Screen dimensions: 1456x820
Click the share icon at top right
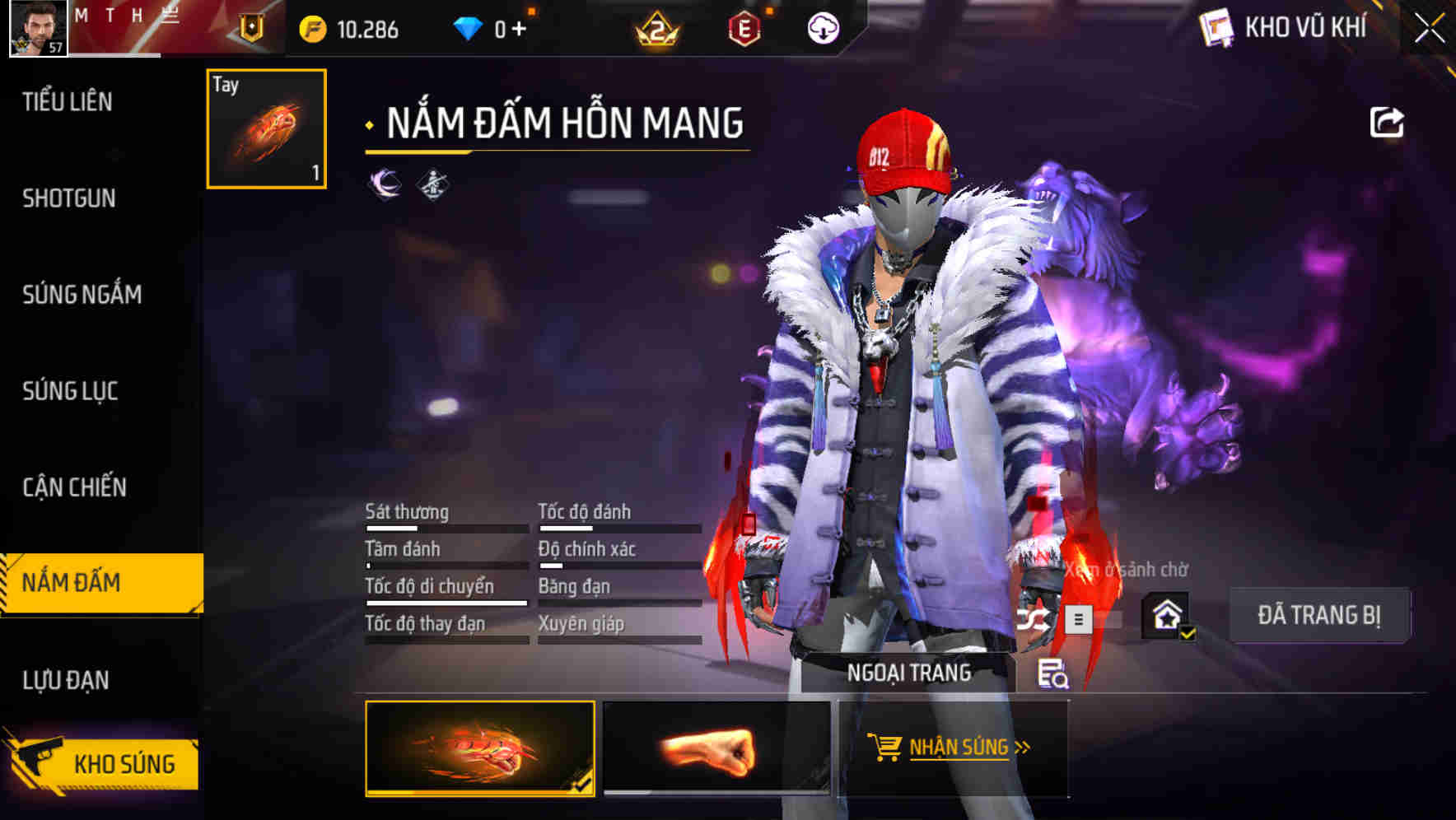pos(1388,121)
